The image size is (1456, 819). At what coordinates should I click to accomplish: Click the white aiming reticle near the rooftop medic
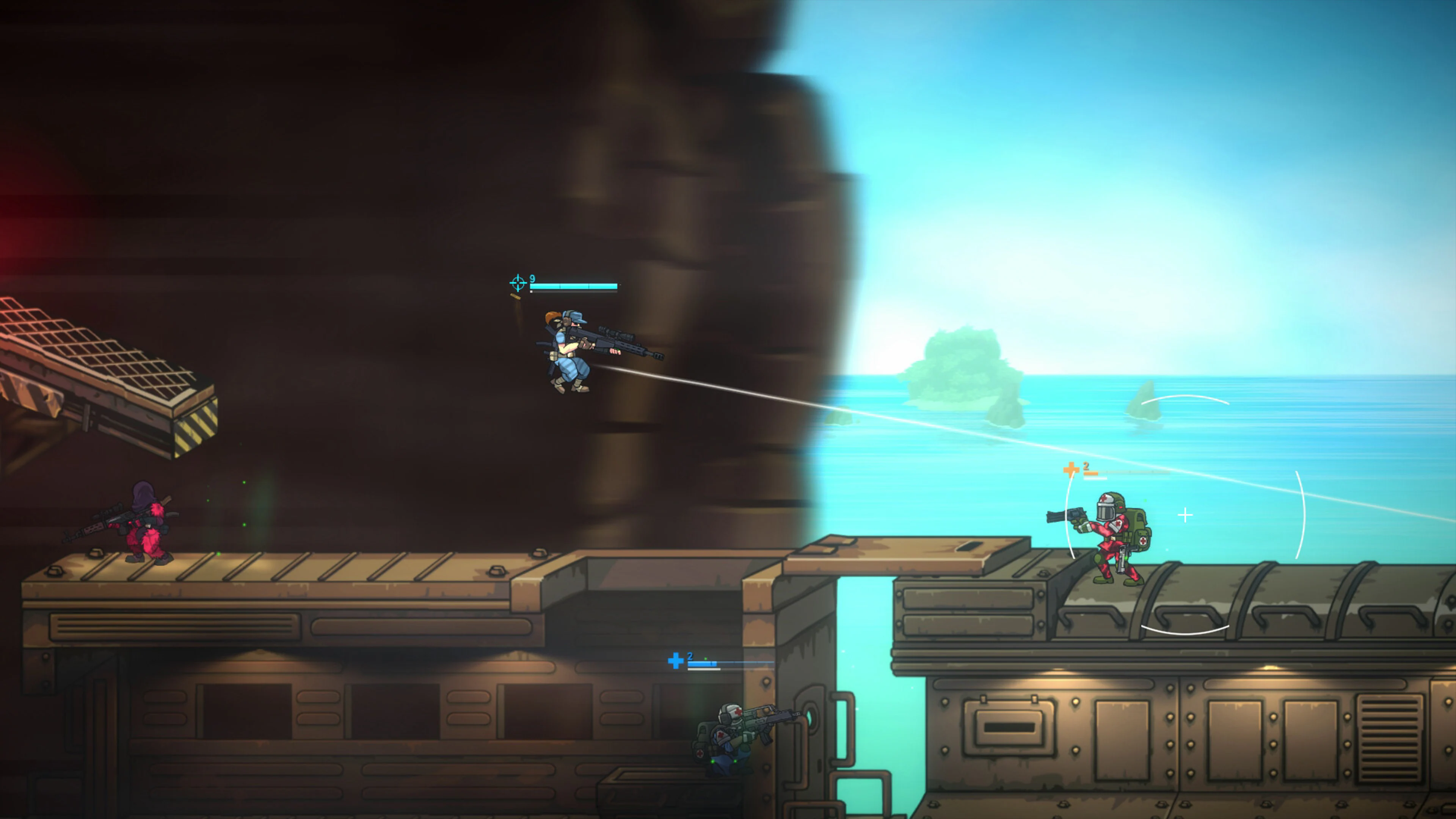[1185, 515]
